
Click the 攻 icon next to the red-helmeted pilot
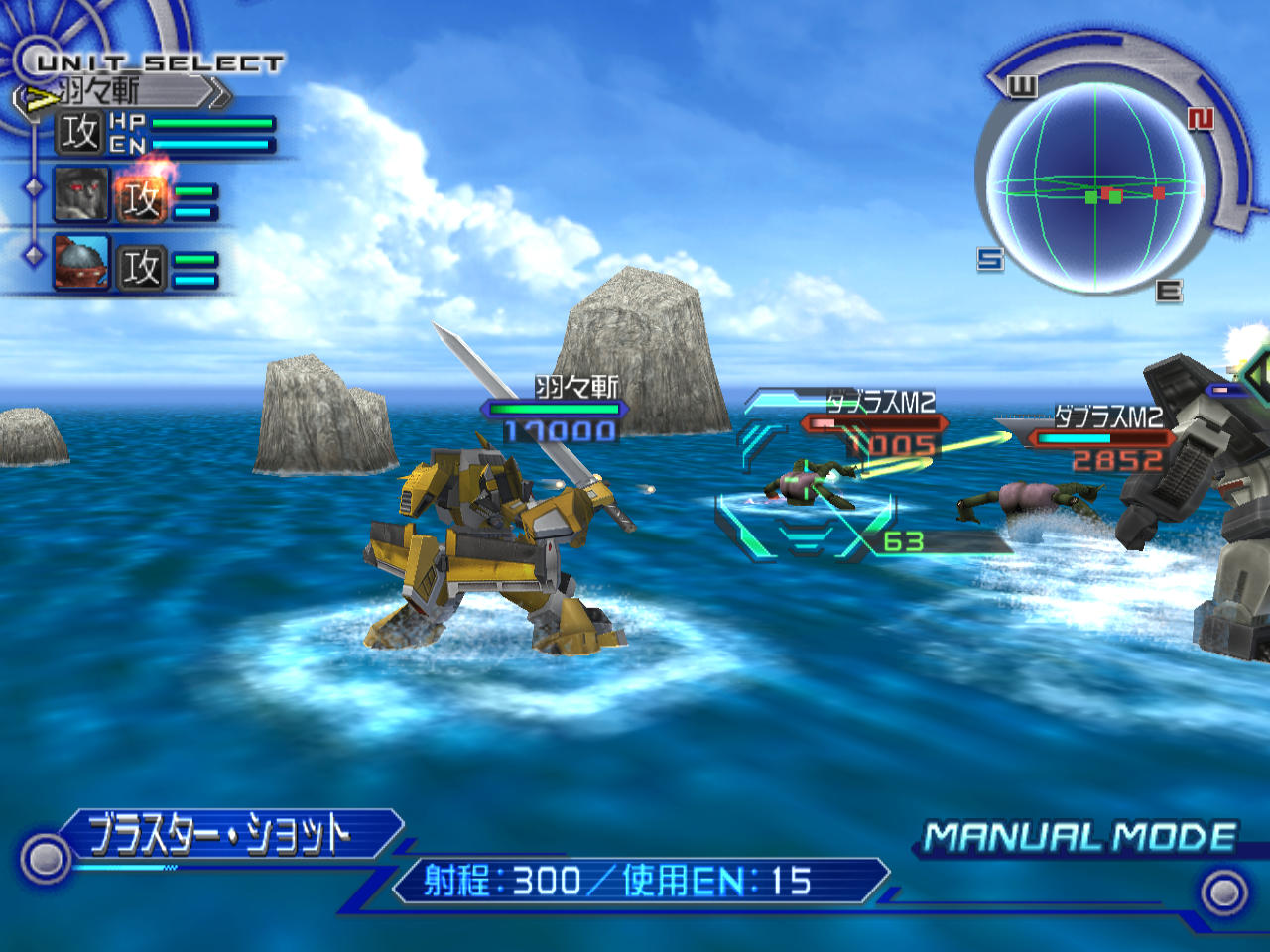click(x=141, y=268)
